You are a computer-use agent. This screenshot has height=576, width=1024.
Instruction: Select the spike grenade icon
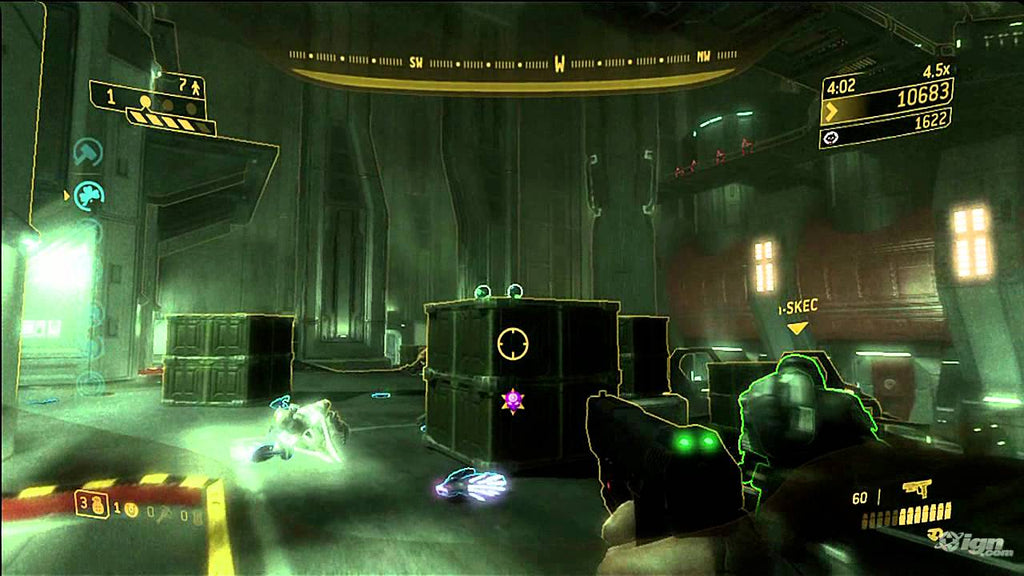coord(161,513)
